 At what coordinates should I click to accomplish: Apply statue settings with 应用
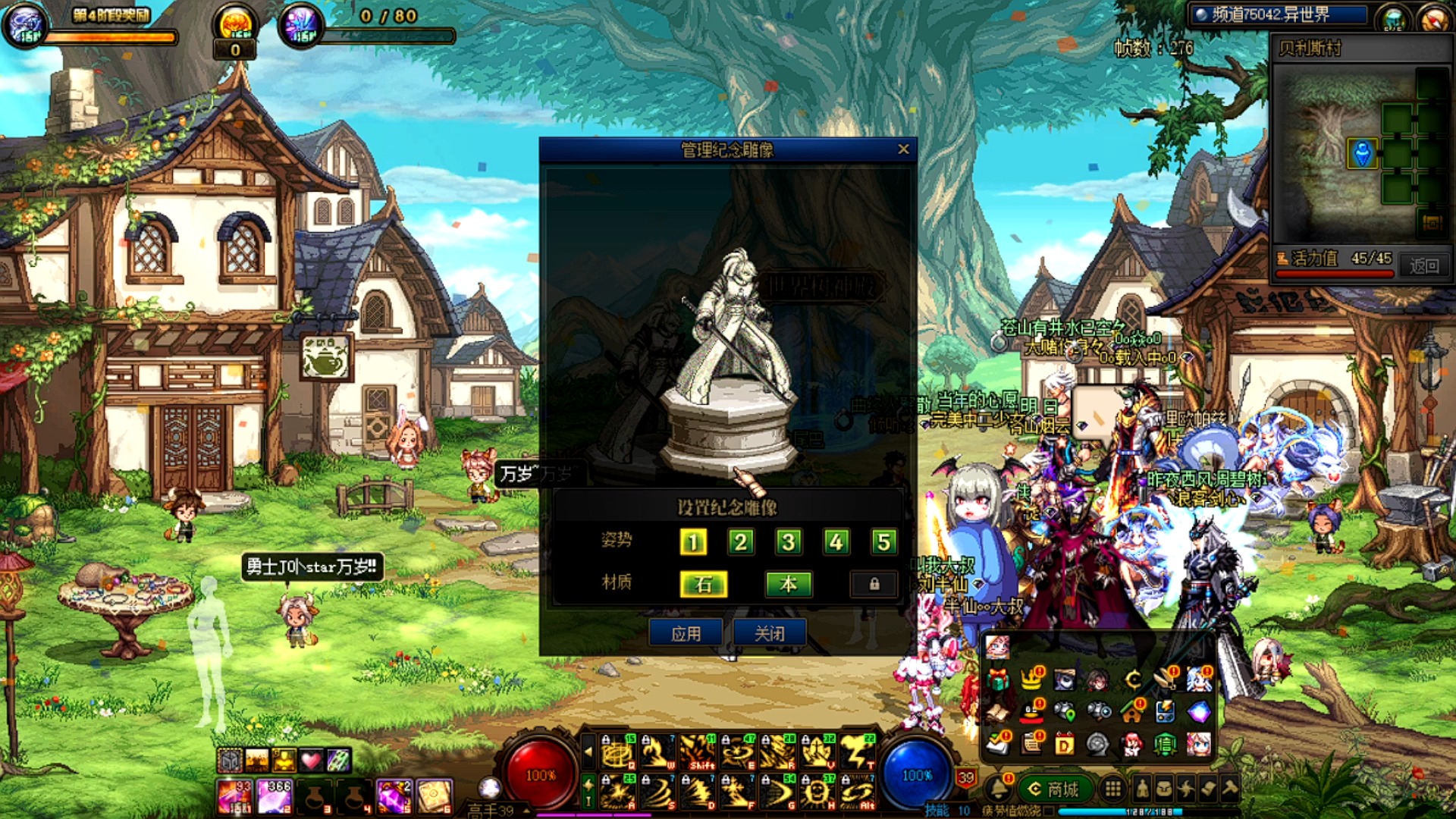[x=686, y=633]
